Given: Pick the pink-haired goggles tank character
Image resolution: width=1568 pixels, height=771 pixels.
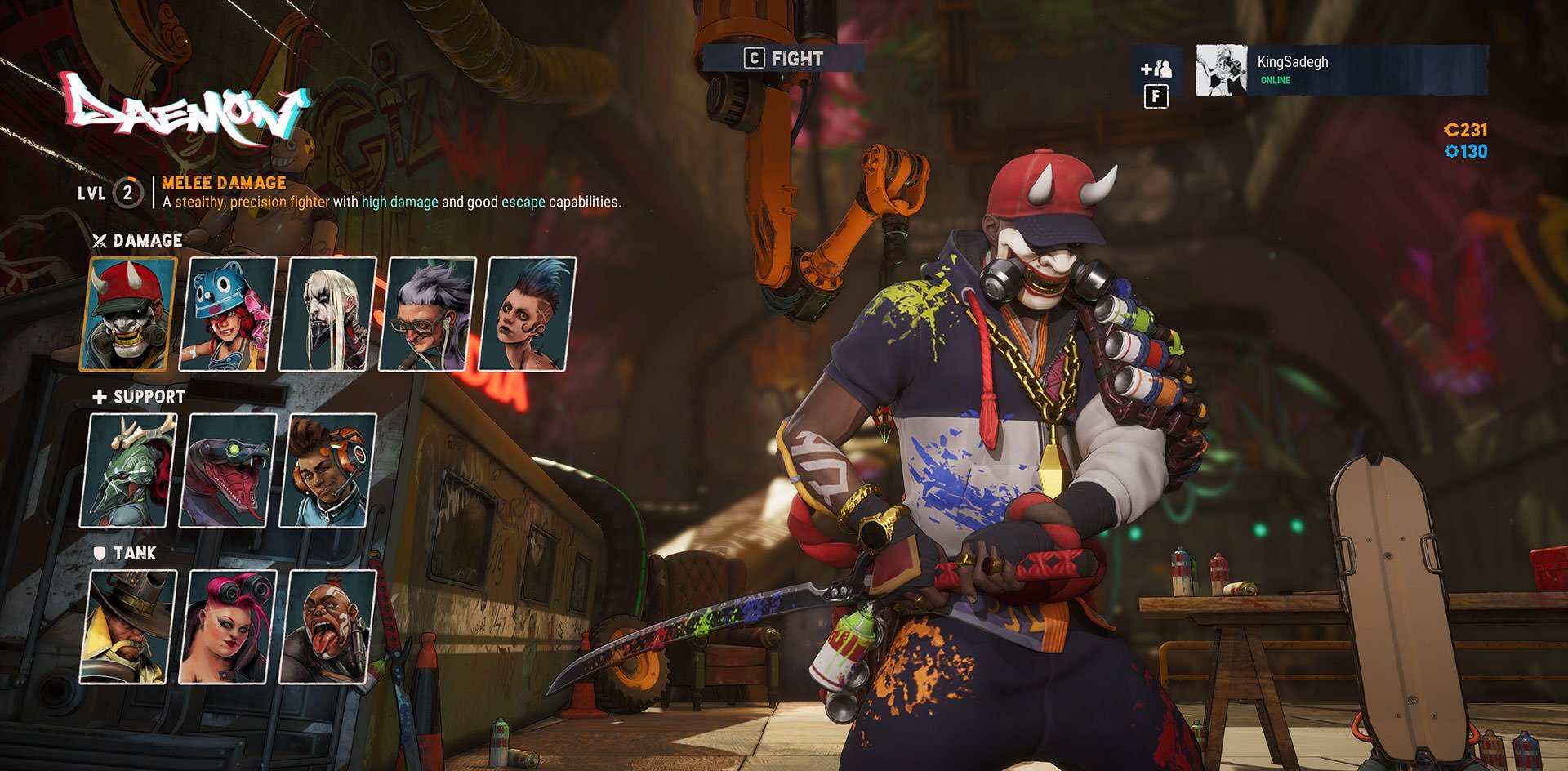Looking at the screenshot, I should coord(228,627).
